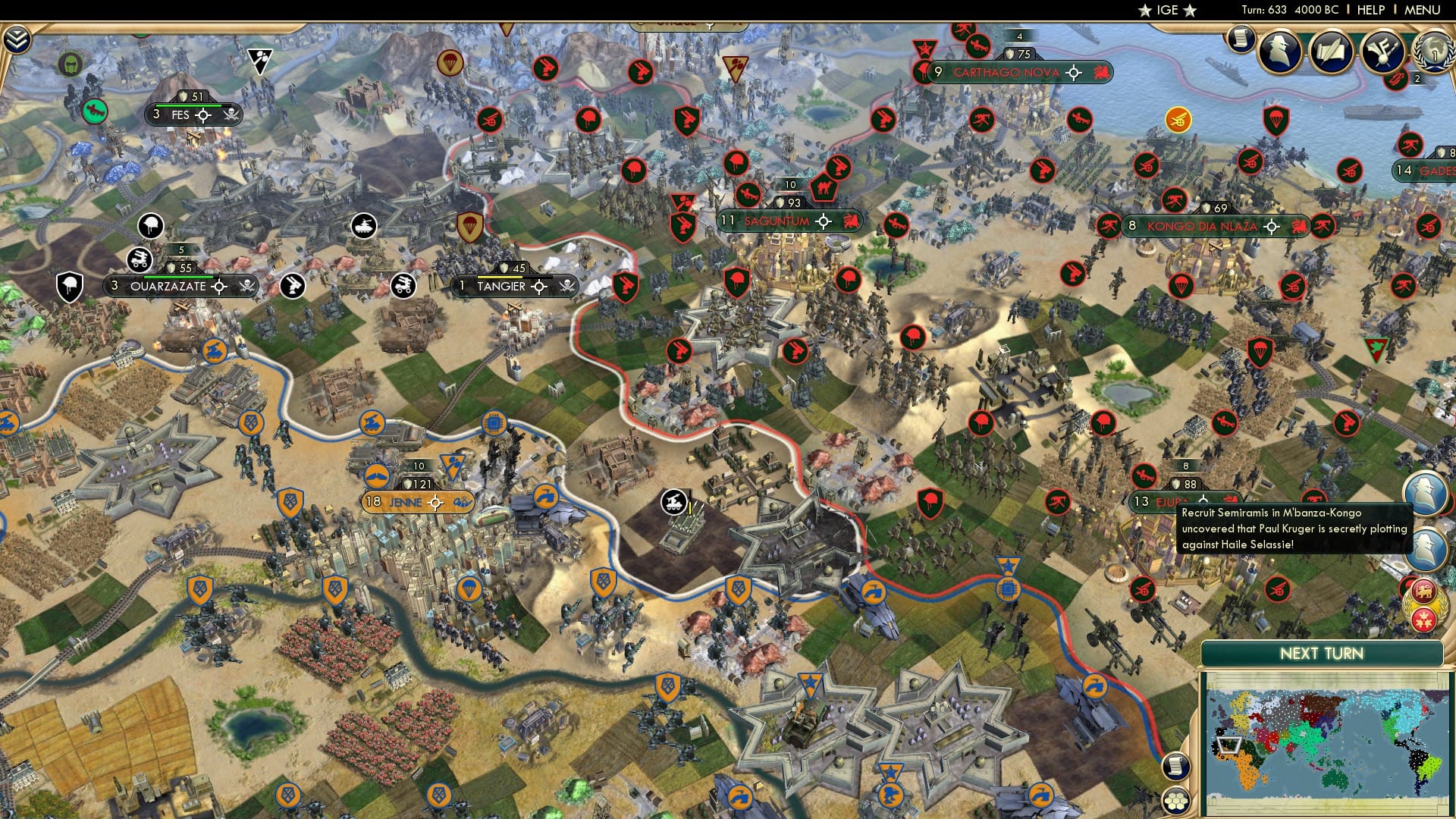Click the green health bar on the Fes banner

coord(190,105)
